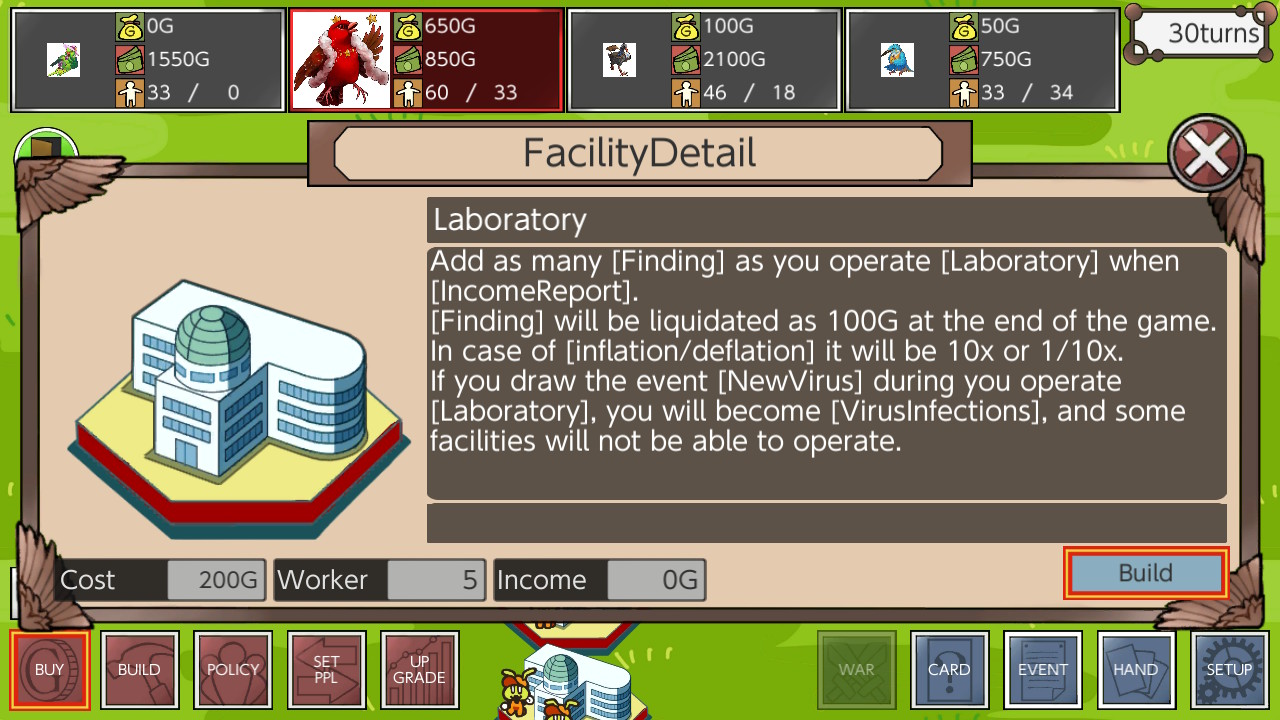1280x720 pixels.
Task: Open the BUY menu
Action: point(50,669)
